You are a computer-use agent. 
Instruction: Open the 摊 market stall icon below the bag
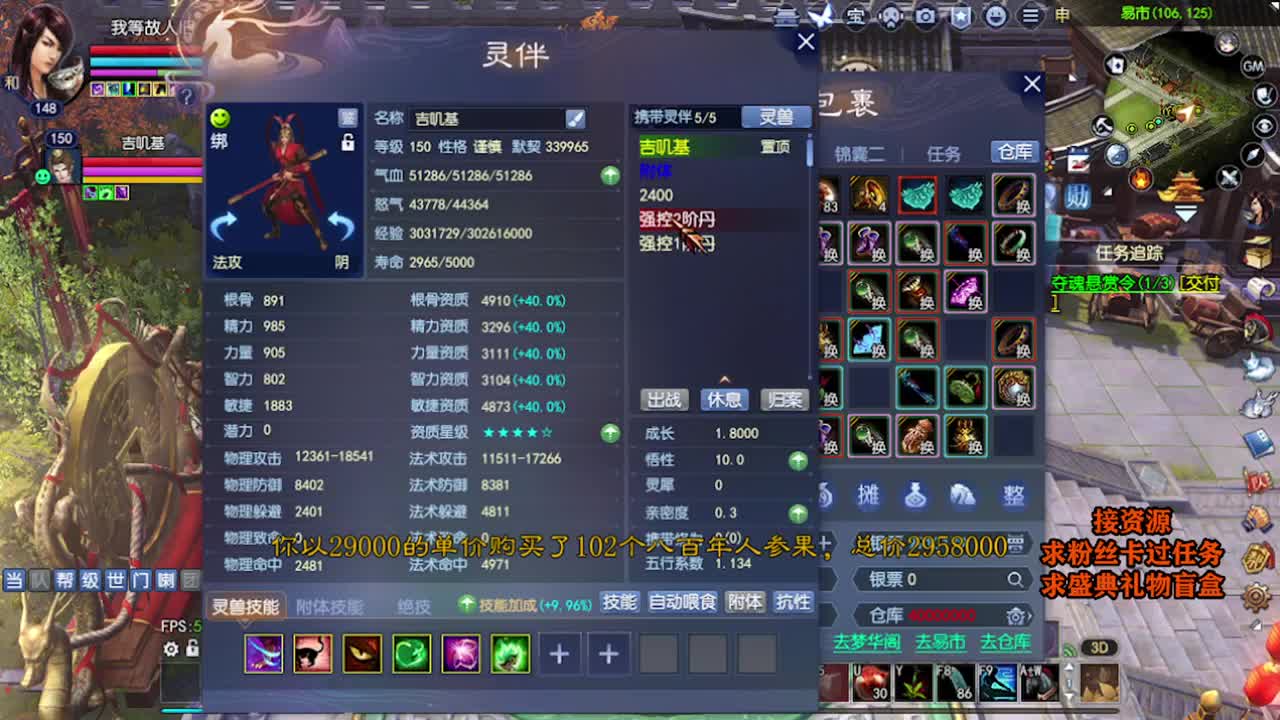coord(866,495)
